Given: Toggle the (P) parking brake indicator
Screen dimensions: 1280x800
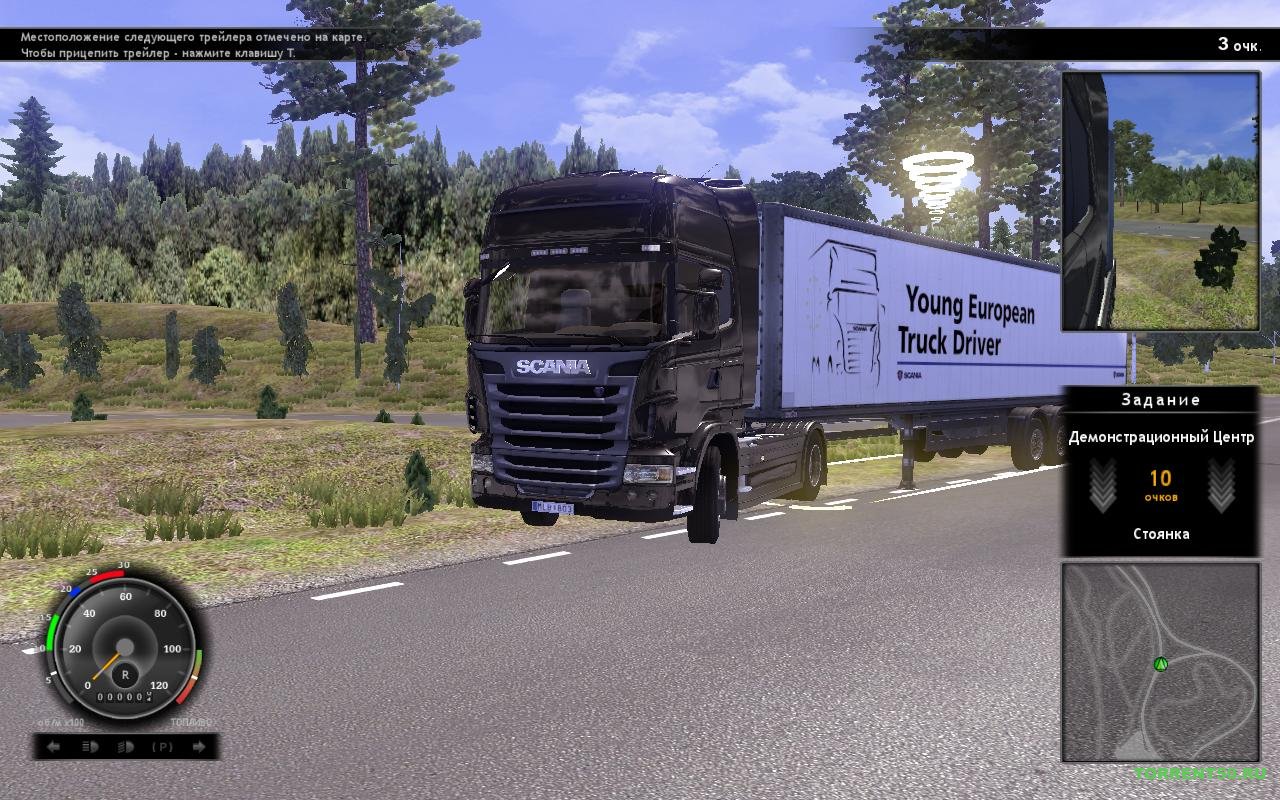Looking at the screenshot, I should (x=162, y=747).
